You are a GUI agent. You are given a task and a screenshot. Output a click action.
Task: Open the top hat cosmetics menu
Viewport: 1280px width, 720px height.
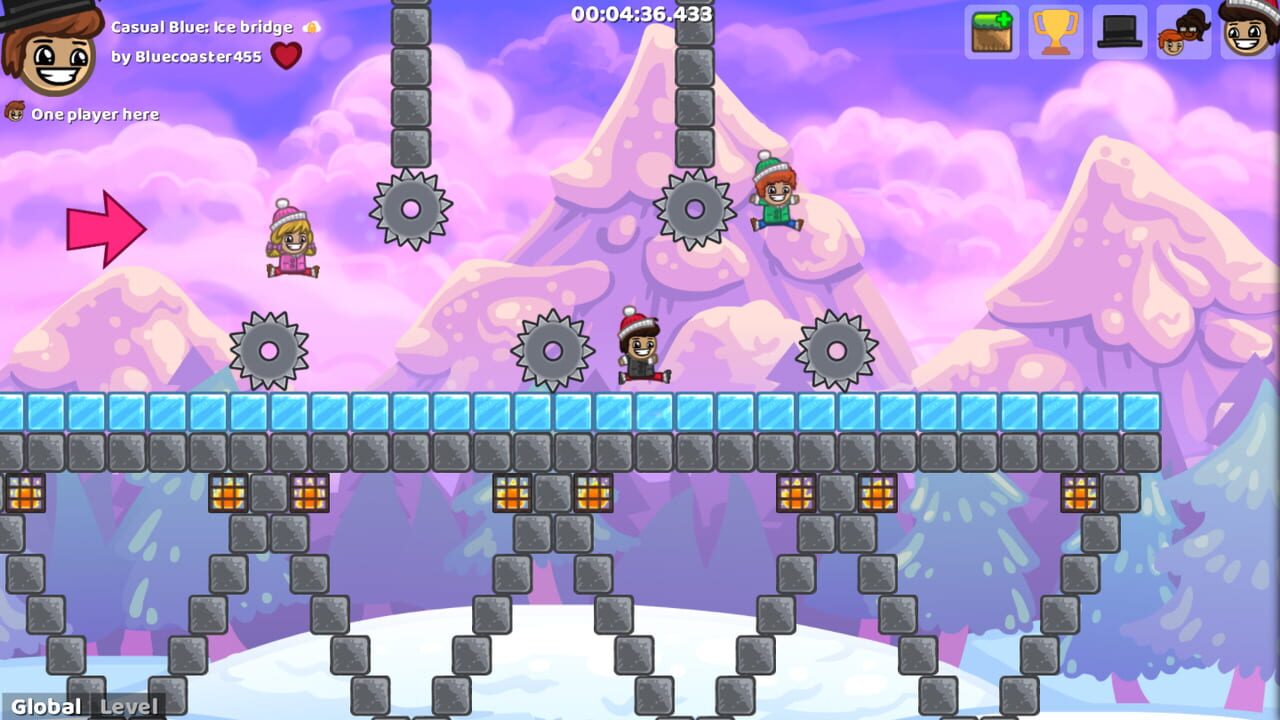point(1119,32)
